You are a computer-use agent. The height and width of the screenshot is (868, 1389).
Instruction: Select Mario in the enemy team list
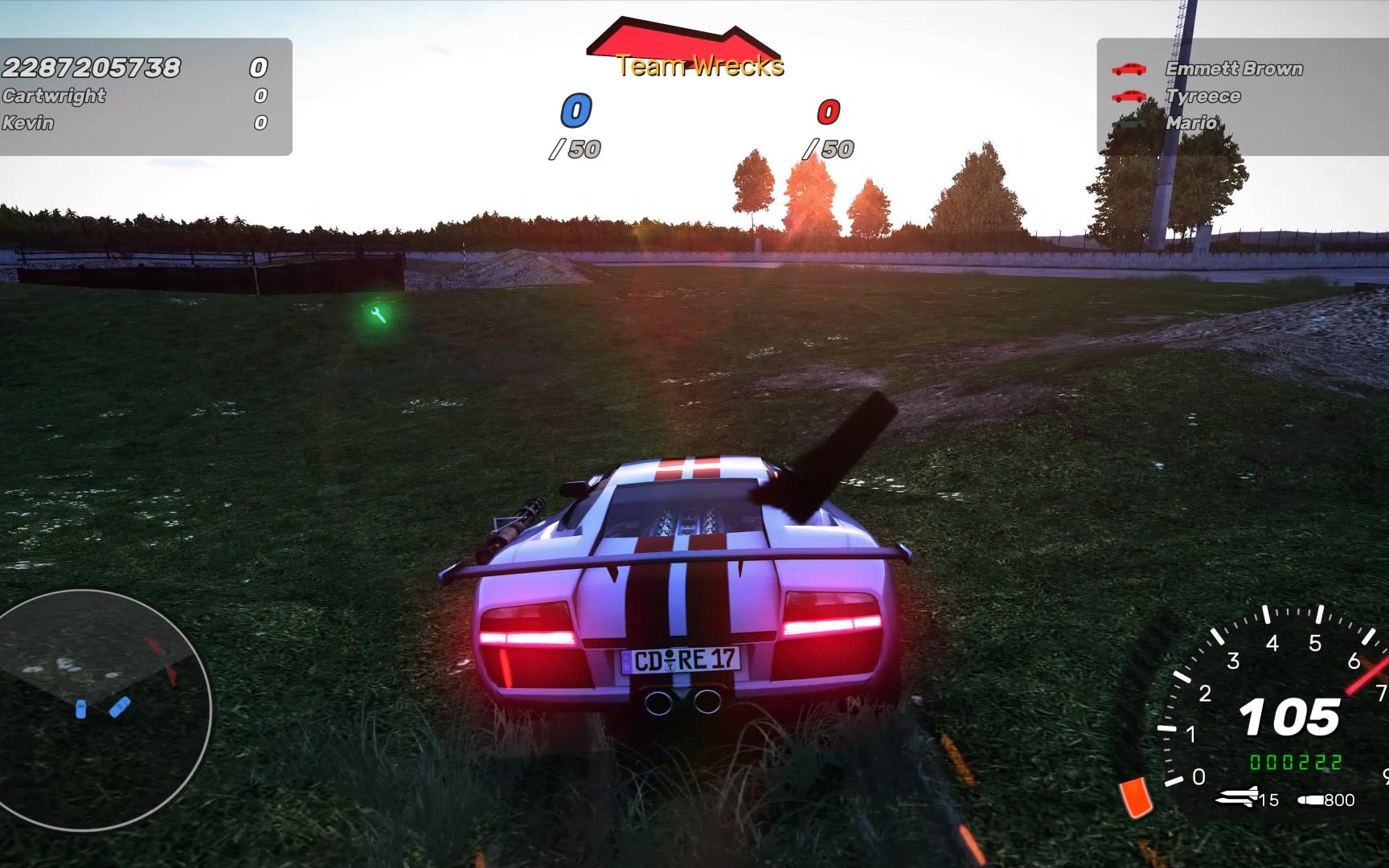click(1191, 123)
